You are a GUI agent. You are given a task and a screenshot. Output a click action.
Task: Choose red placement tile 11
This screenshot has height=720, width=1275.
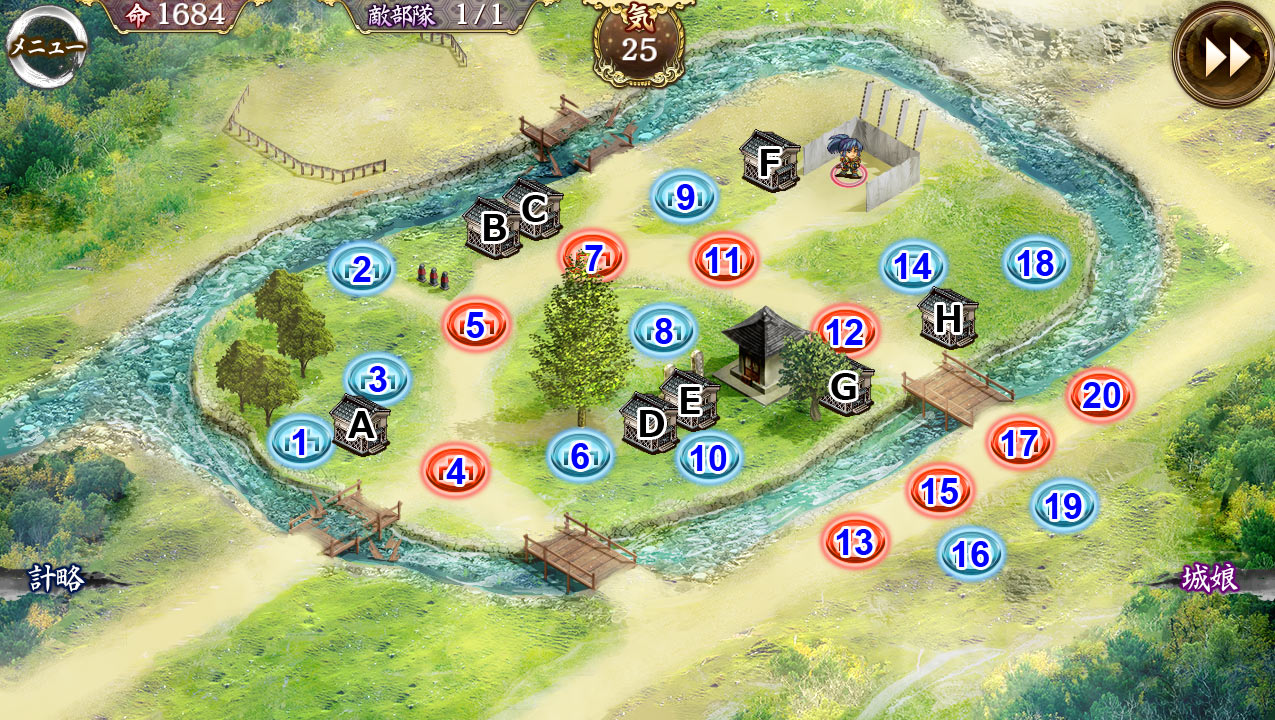(x=723, y=260)
